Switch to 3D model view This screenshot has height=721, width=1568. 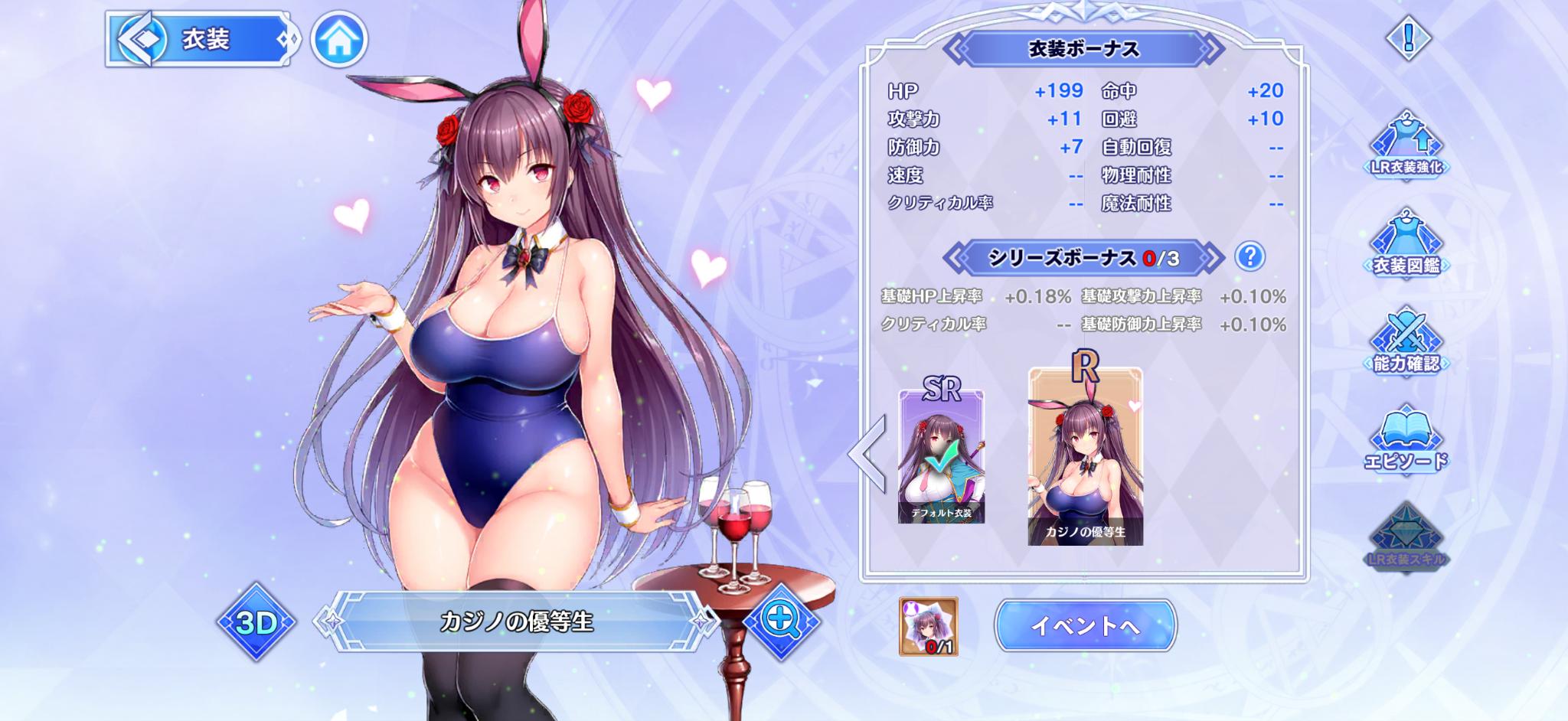click(256, 622)
